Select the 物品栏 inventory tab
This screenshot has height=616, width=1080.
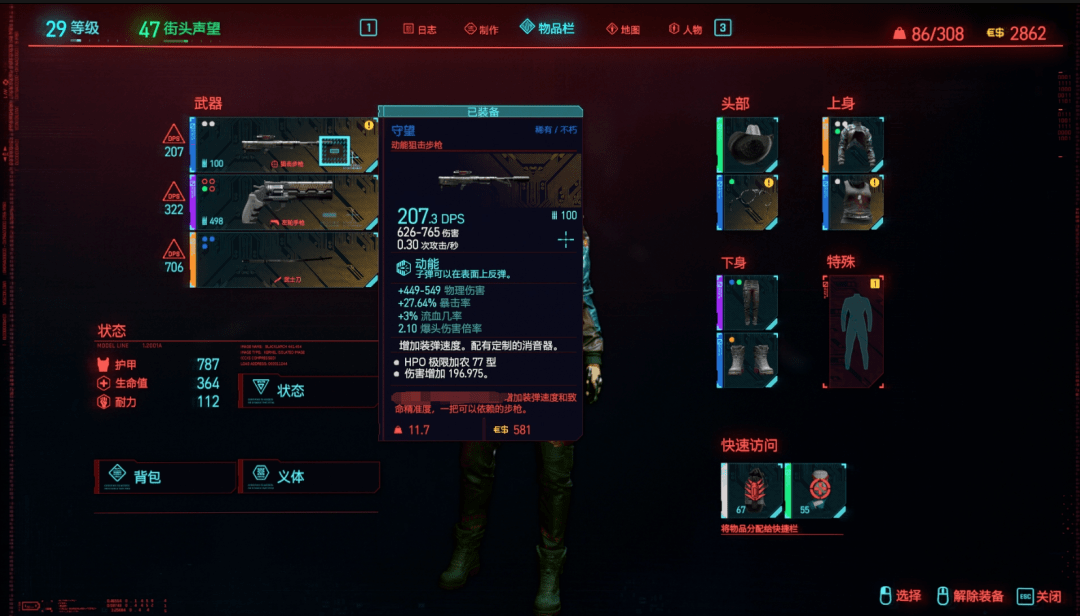coord(547,28)
